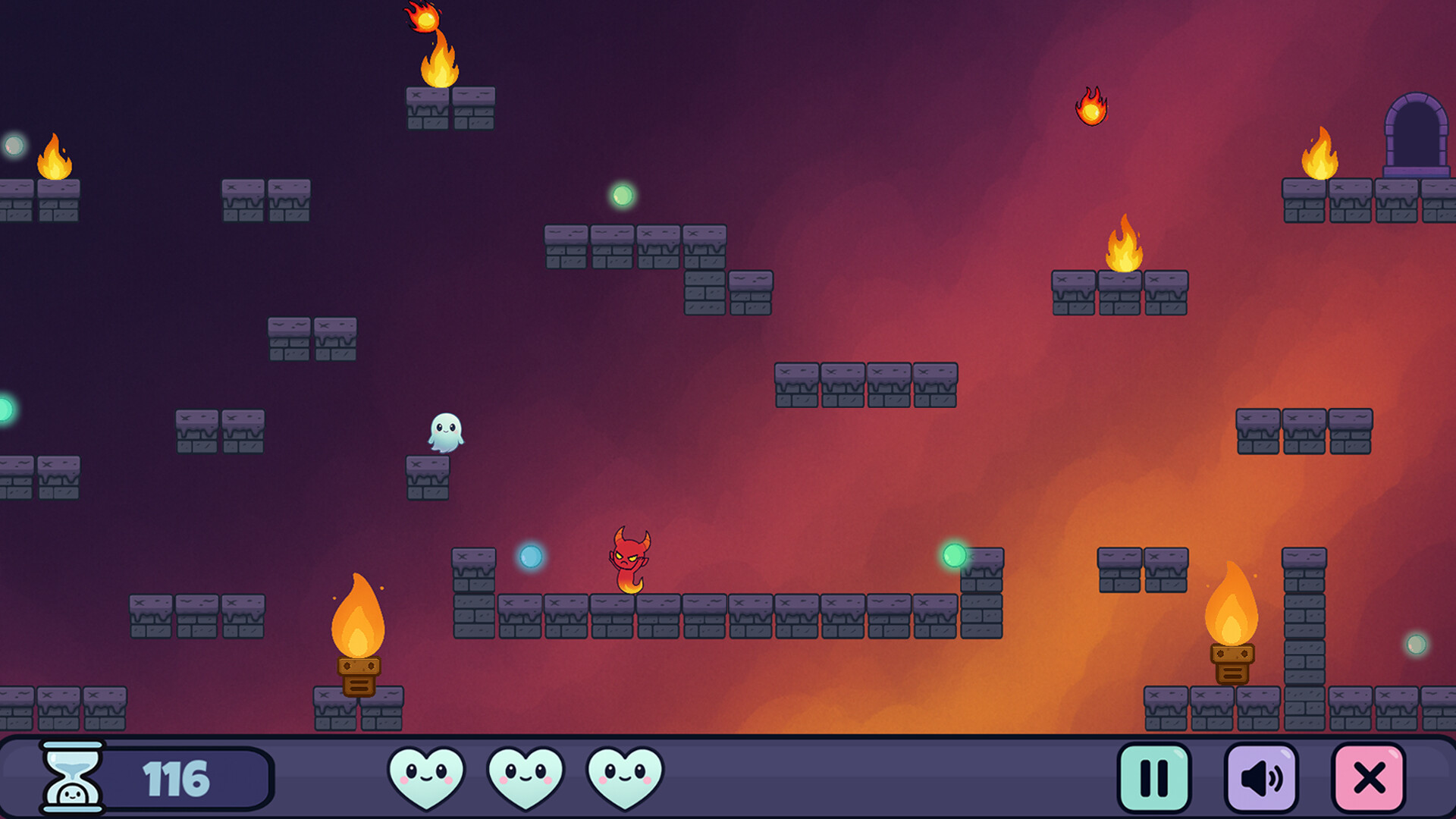The height and width of the screenshot is (819, 1456).
Task: Select the fireball near the upper right area
Action: click(x=1092, y=108)
